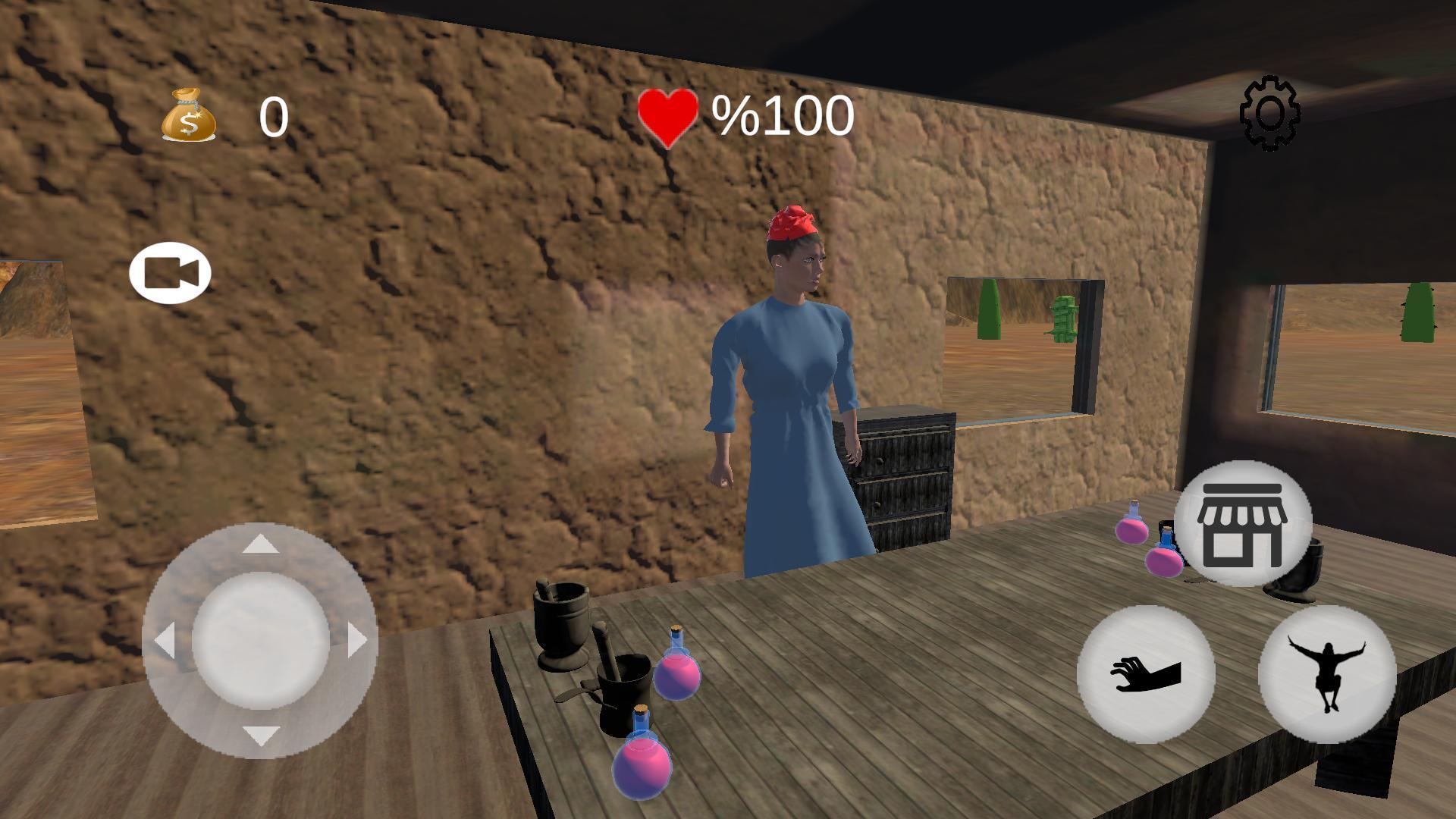Open the shop storefront button
This screenshot has height=819, width=1456.
(1242, 524)
